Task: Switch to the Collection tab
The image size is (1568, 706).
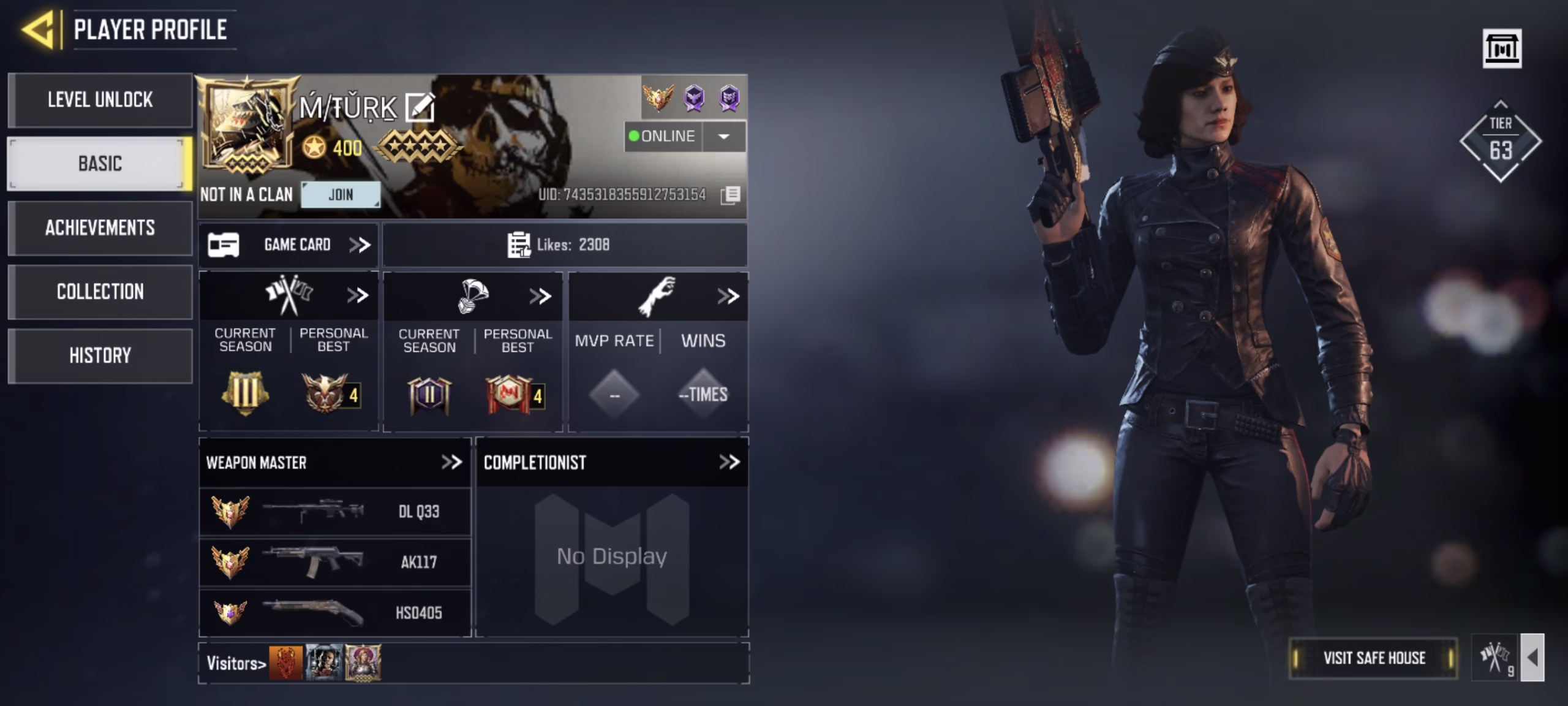Action: click(x=100, y=292)
